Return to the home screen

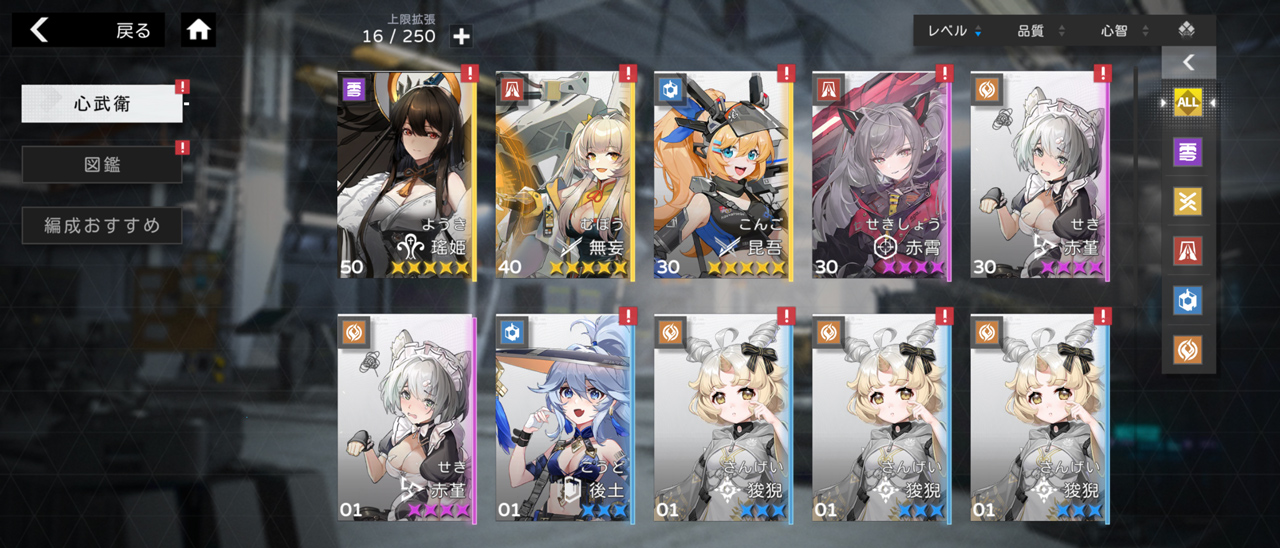click(198, 30)
